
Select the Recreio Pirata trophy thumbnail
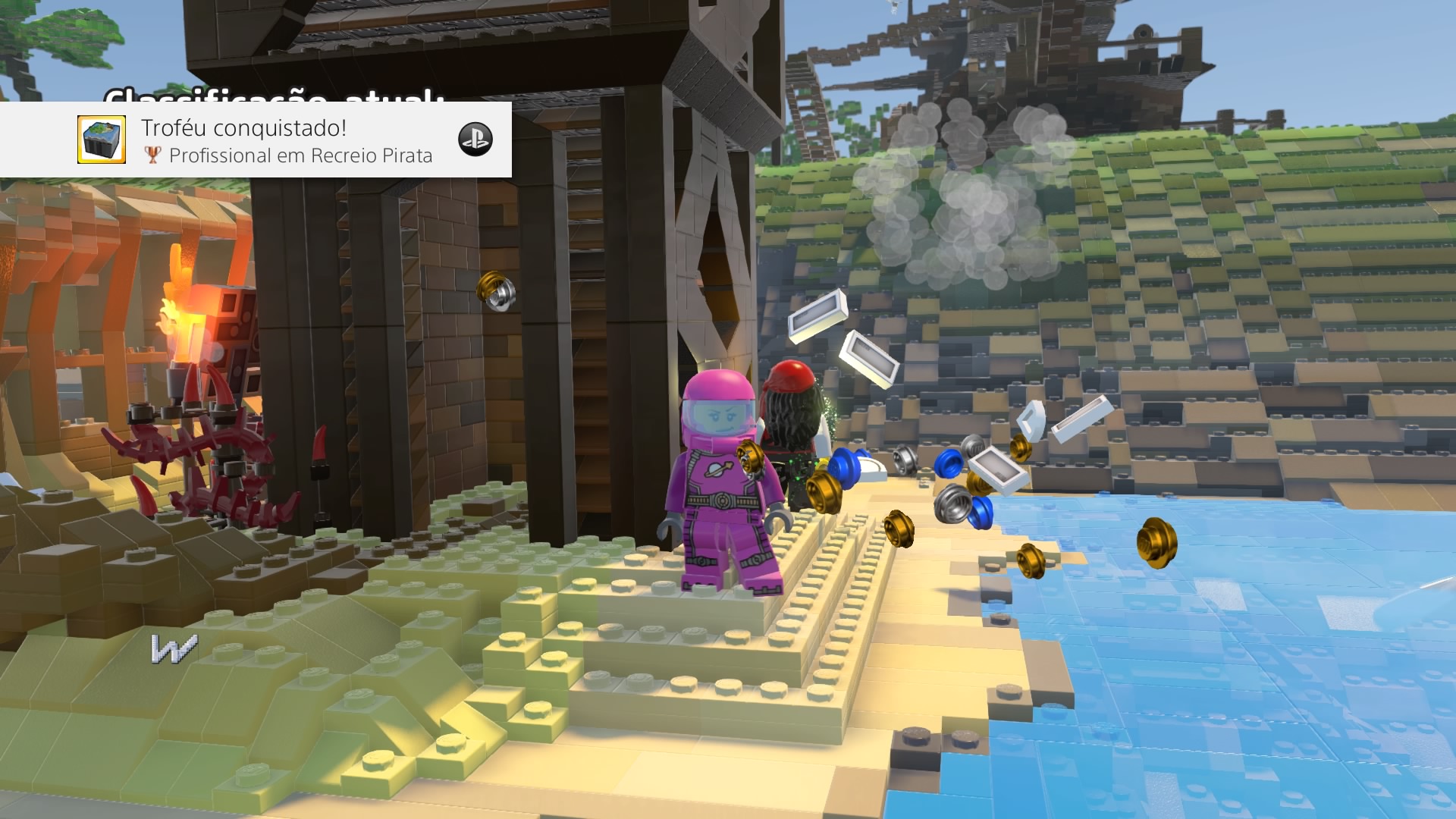102,140
